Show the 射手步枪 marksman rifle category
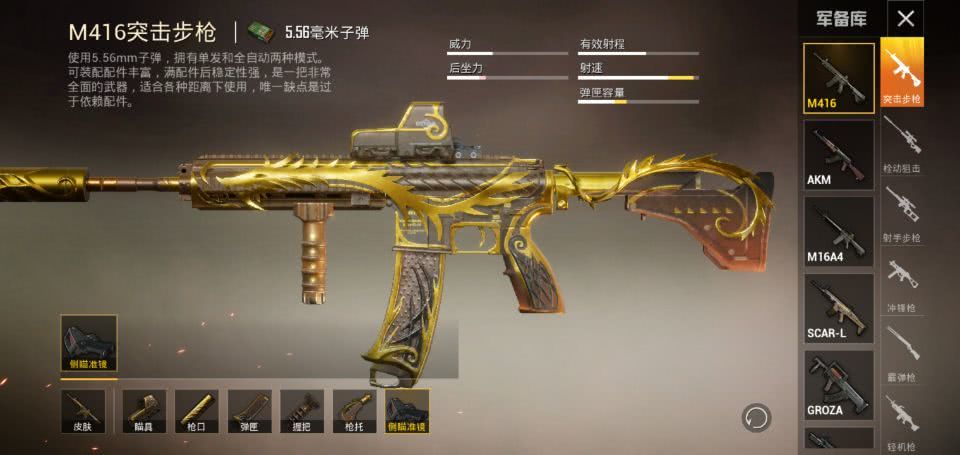The image size is (960, 455). (901, 212)
